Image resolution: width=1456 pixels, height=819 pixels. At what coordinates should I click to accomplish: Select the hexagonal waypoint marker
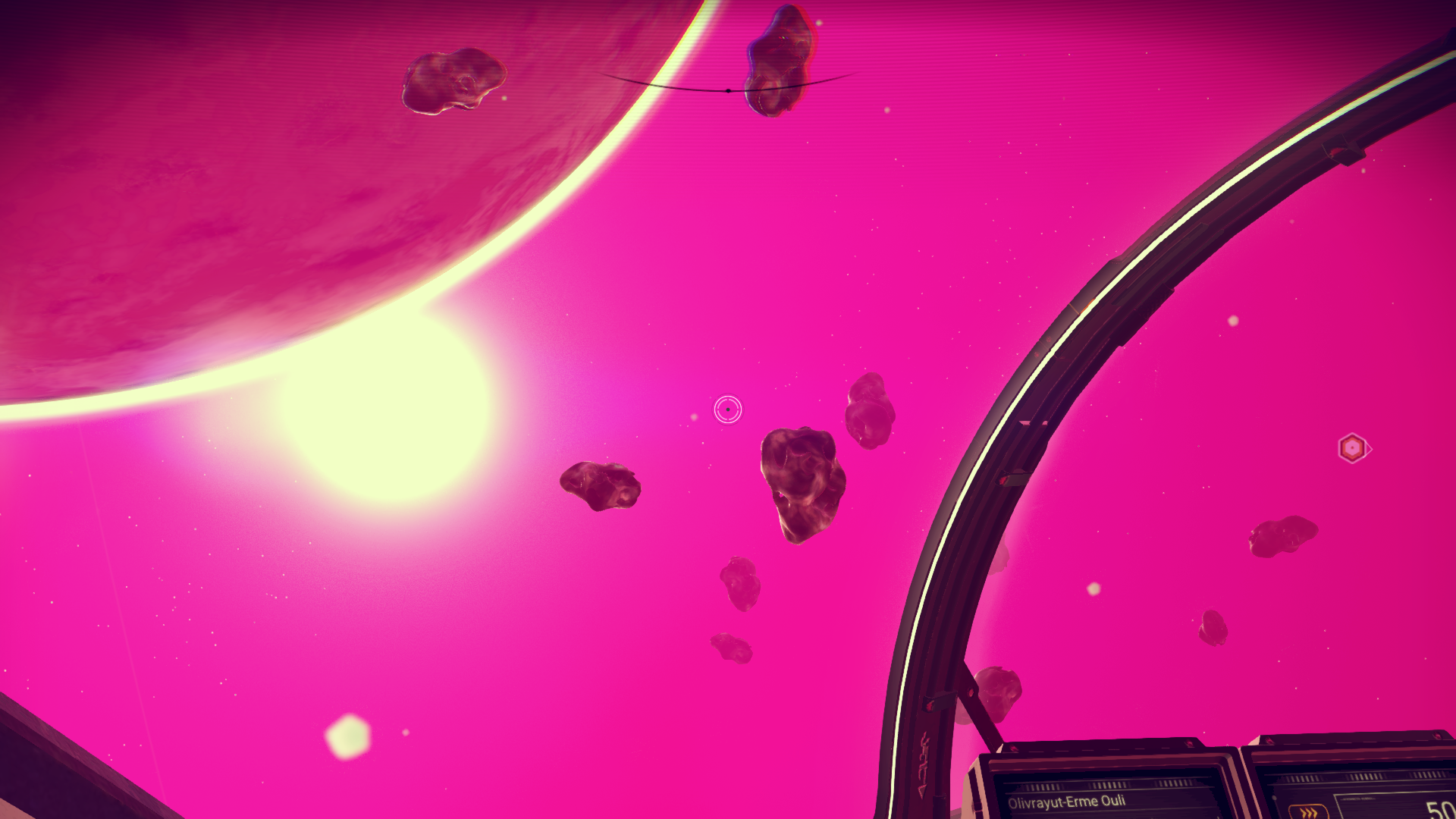(x=1352, y=448)
